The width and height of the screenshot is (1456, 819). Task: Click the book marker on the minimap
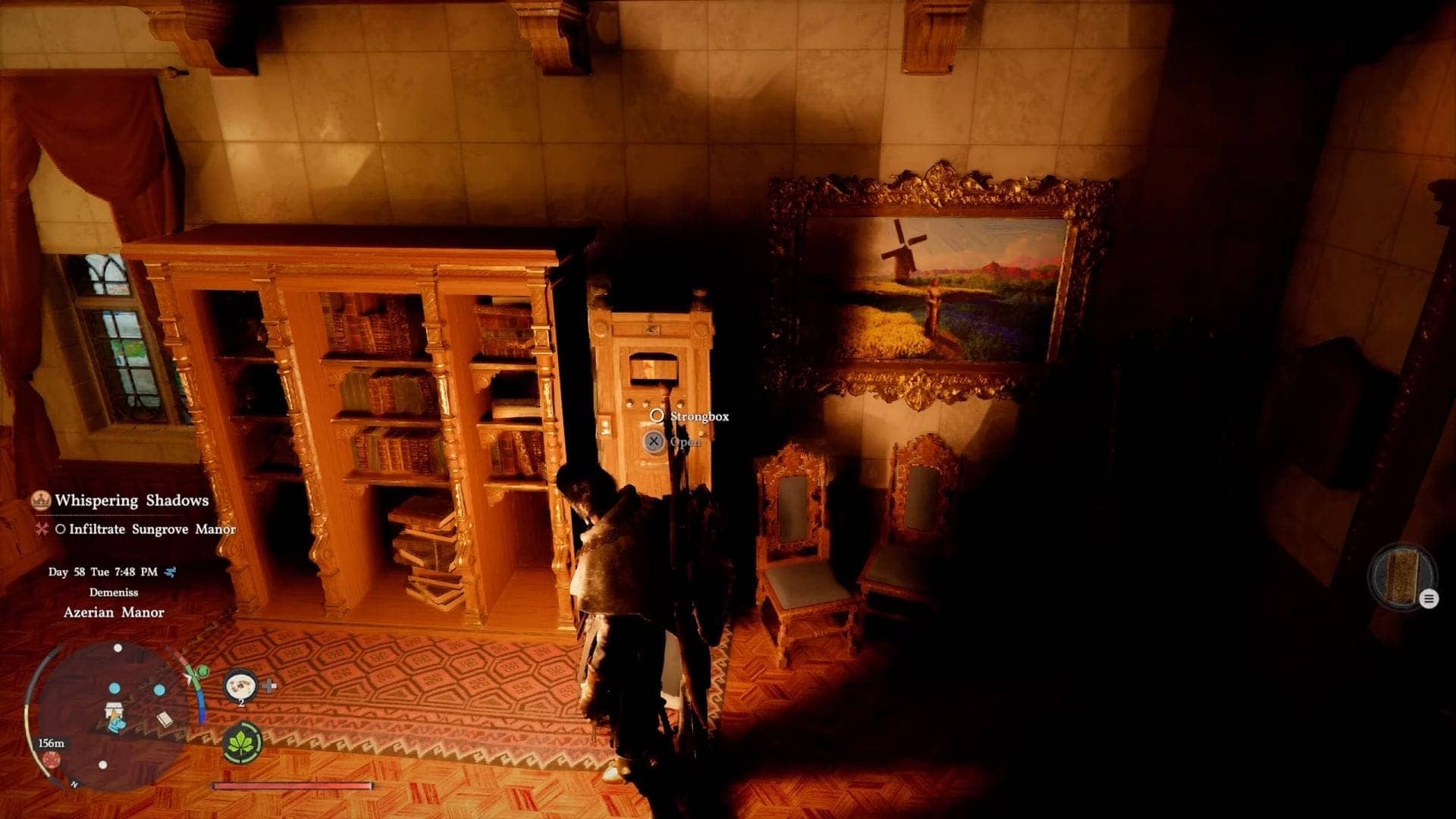pyautogui.click(x=165, y=720)
